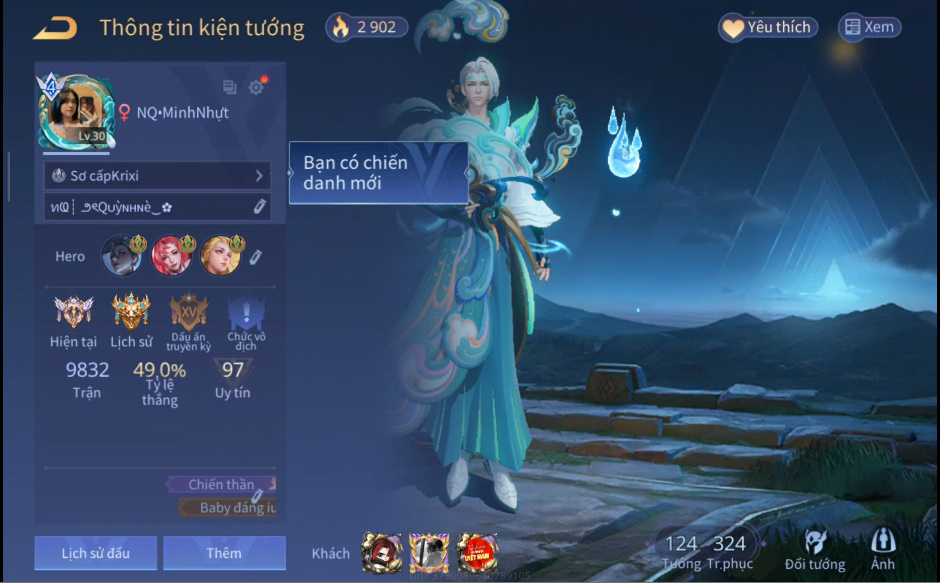
Task: Edit the favorite Hero lineup
Action: click(x=256, y=257)
